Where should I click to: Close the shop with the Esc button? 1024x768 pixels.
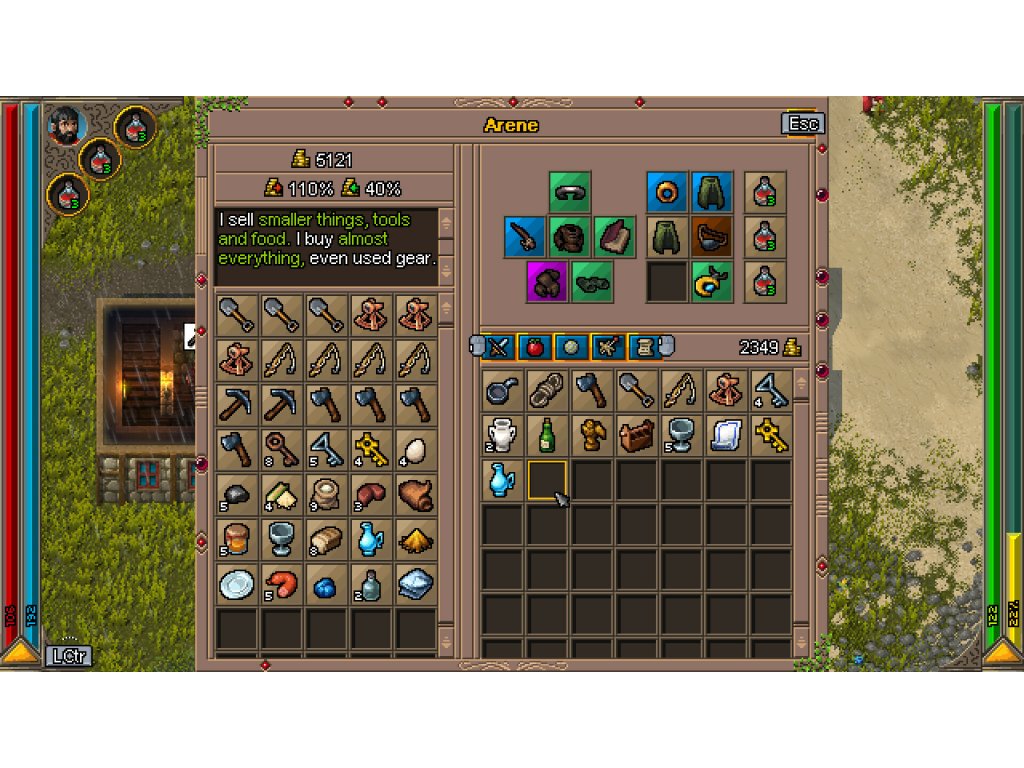click(803, 124)
